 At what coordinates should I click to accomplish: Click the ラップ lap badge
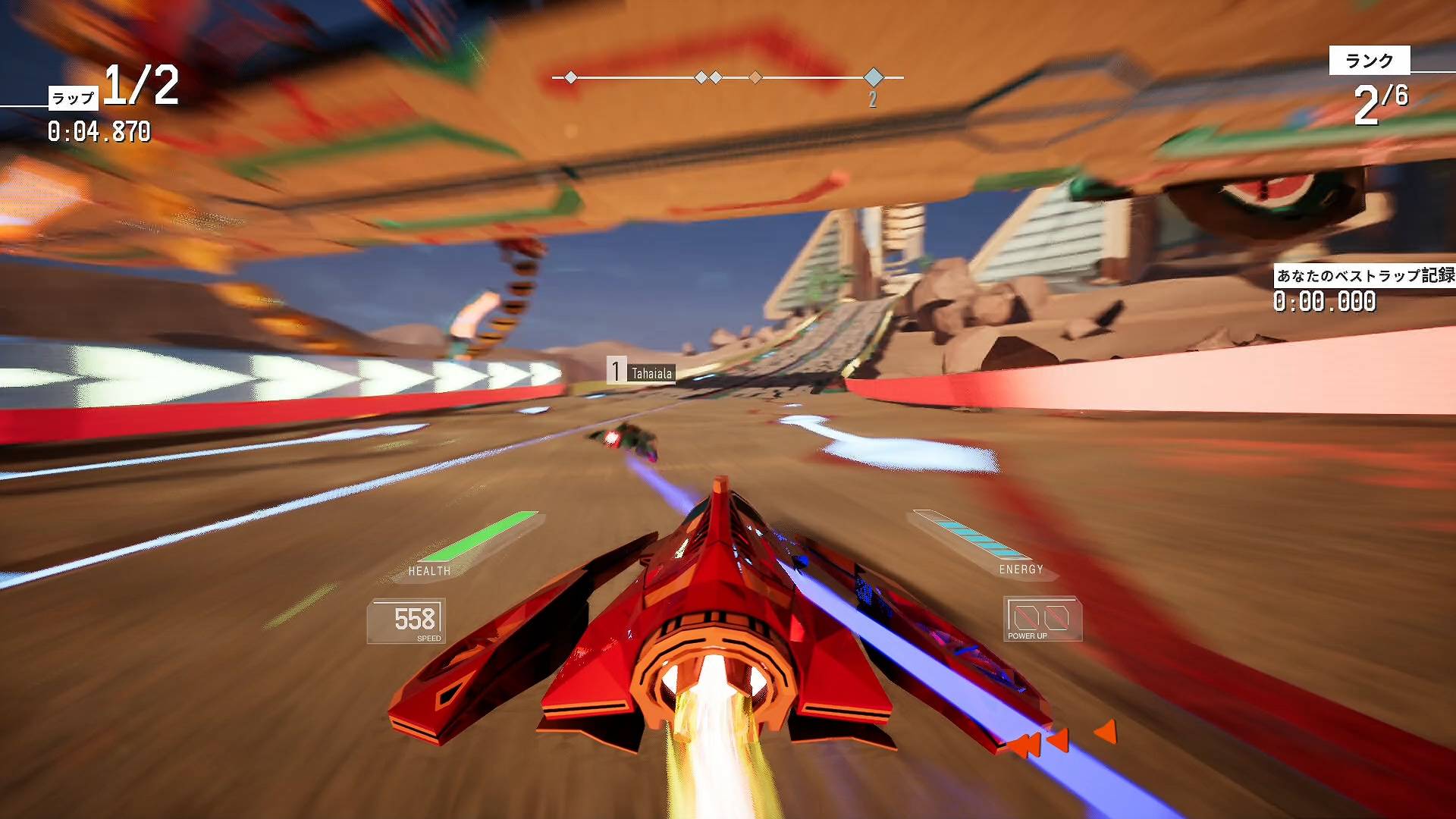click(73, 97)
